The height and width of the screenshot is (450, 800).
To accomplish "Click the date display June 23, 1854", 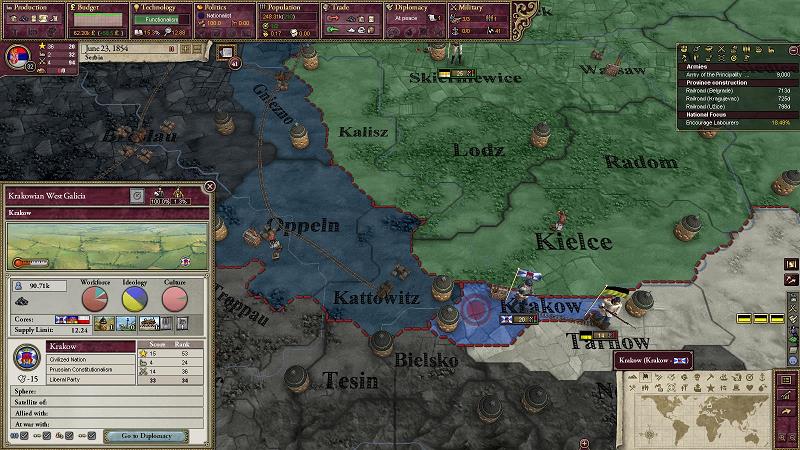I will pos(111,47).
